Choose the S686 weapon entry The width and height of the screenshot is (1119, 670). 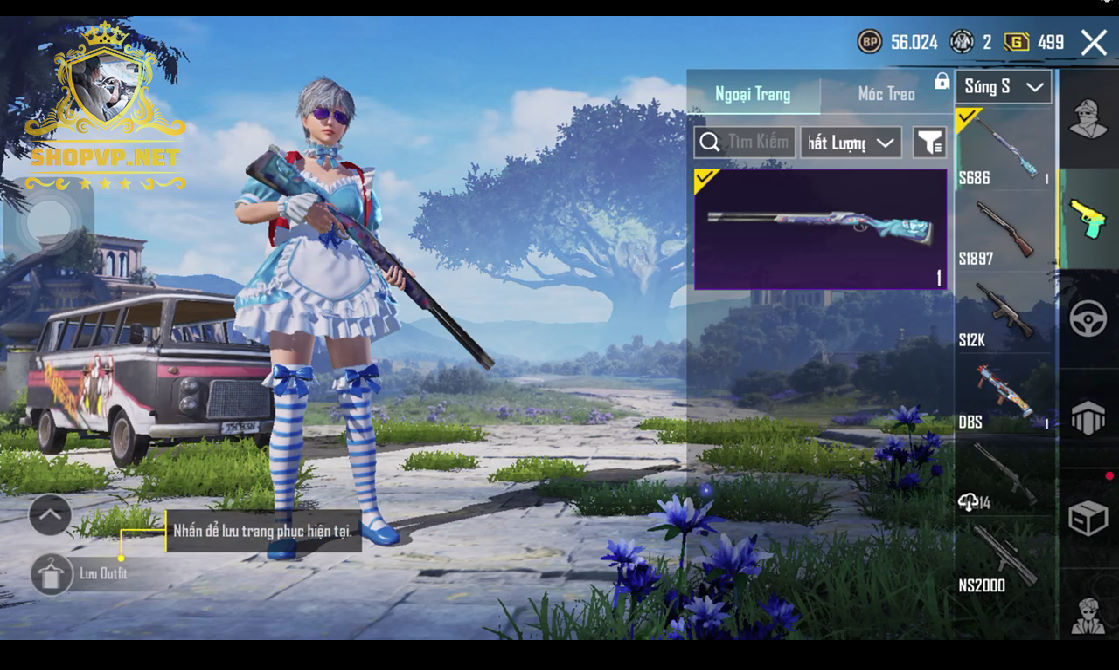click(1004, 148)
